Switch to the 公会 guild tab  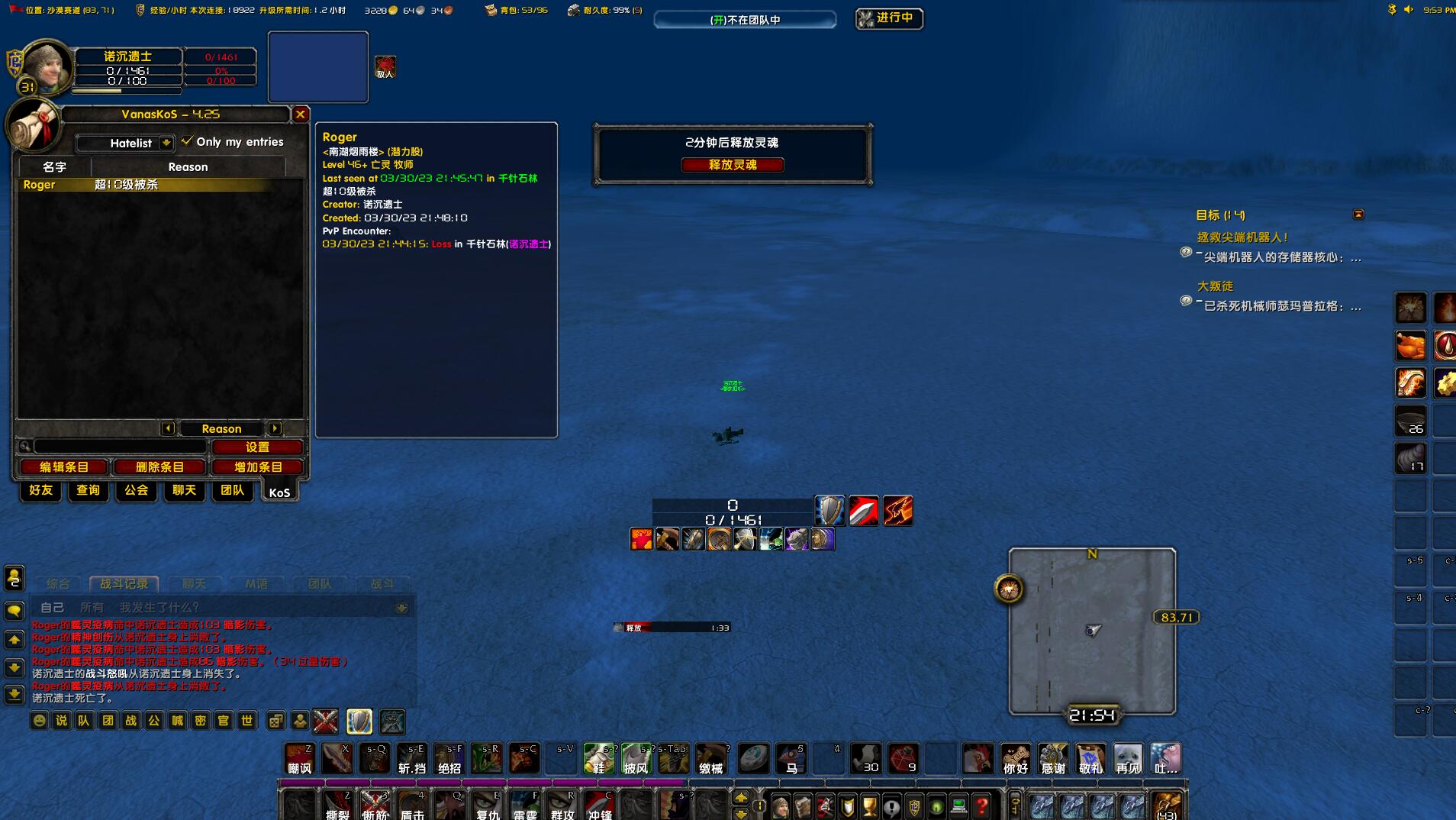tap(136, 490)
